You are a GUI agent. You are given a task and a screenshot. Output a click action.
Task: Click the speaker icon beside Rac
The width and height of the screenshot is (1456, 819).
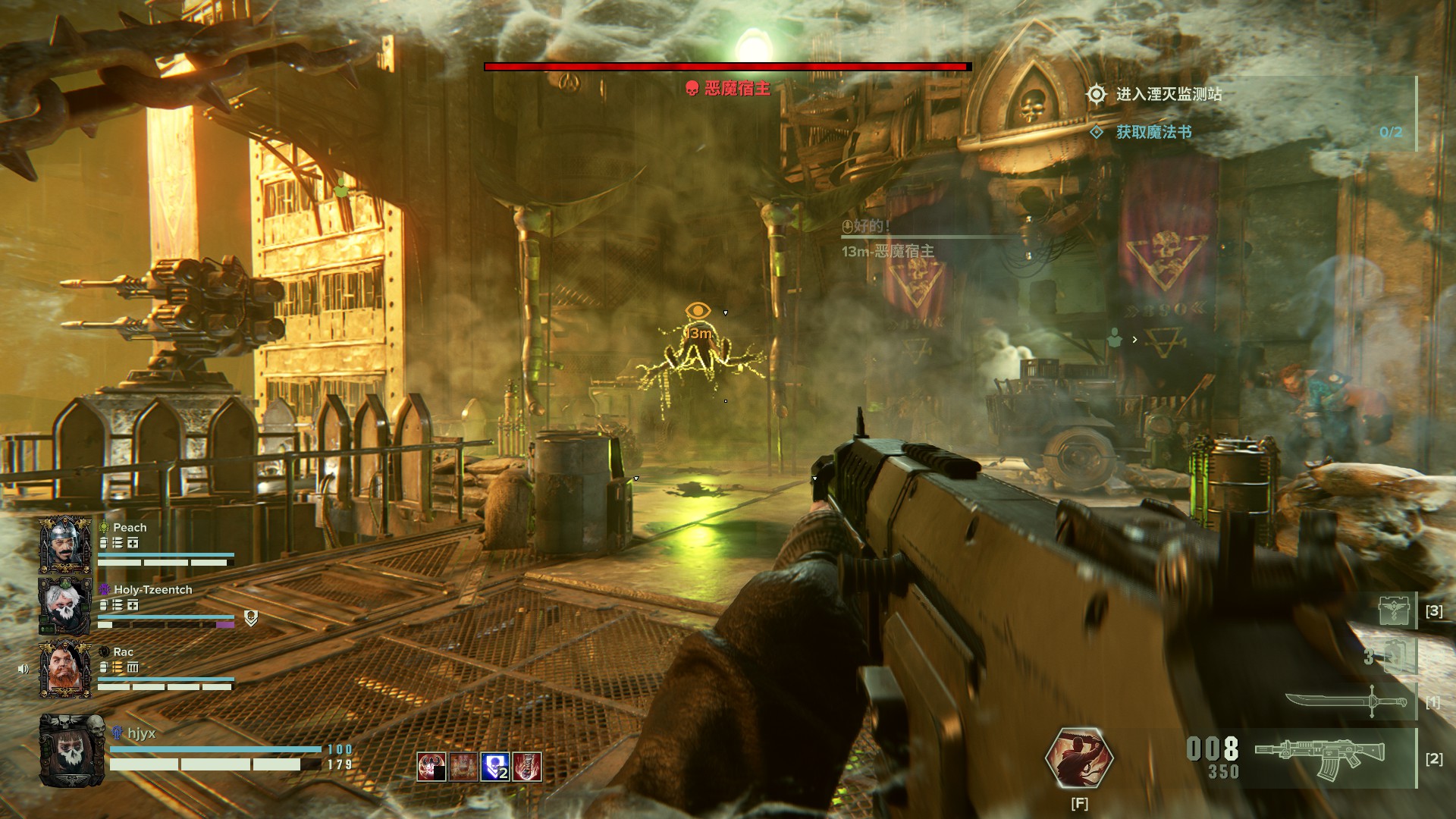coord(24,669)
